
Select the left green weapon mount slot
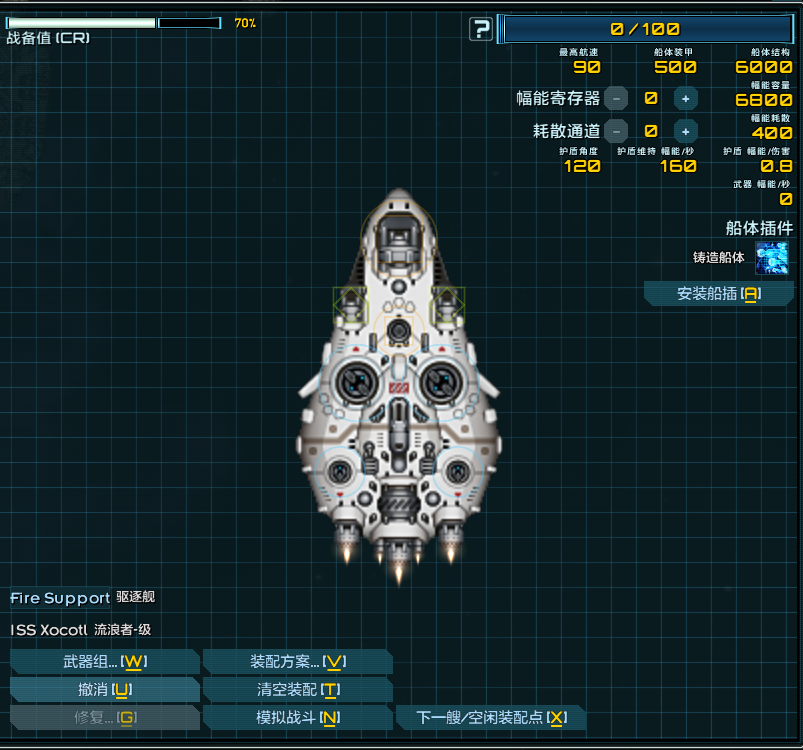[x=351, y=305]
